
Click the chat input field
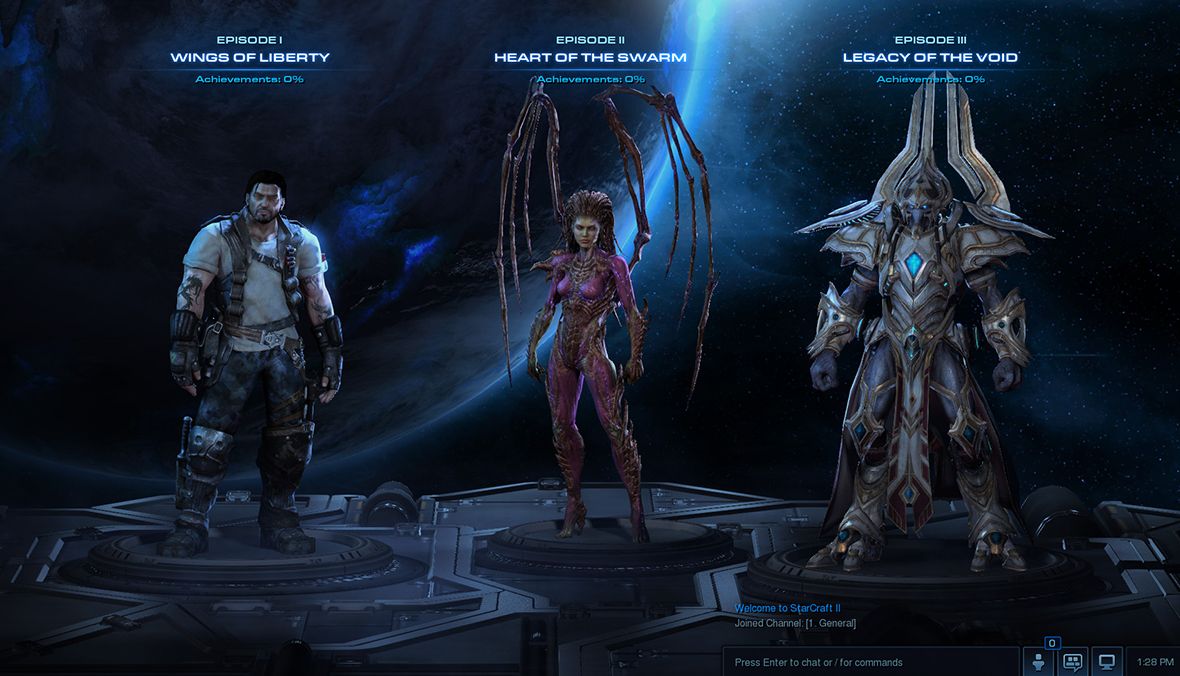(x=870, y=662)
